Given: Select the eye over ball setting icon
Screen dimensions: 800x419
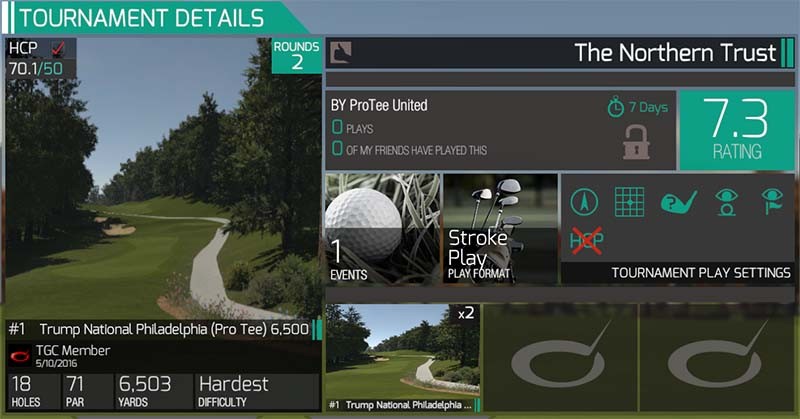Looking at the screenshot, I should pyautogui.click(x=724, y=202).
